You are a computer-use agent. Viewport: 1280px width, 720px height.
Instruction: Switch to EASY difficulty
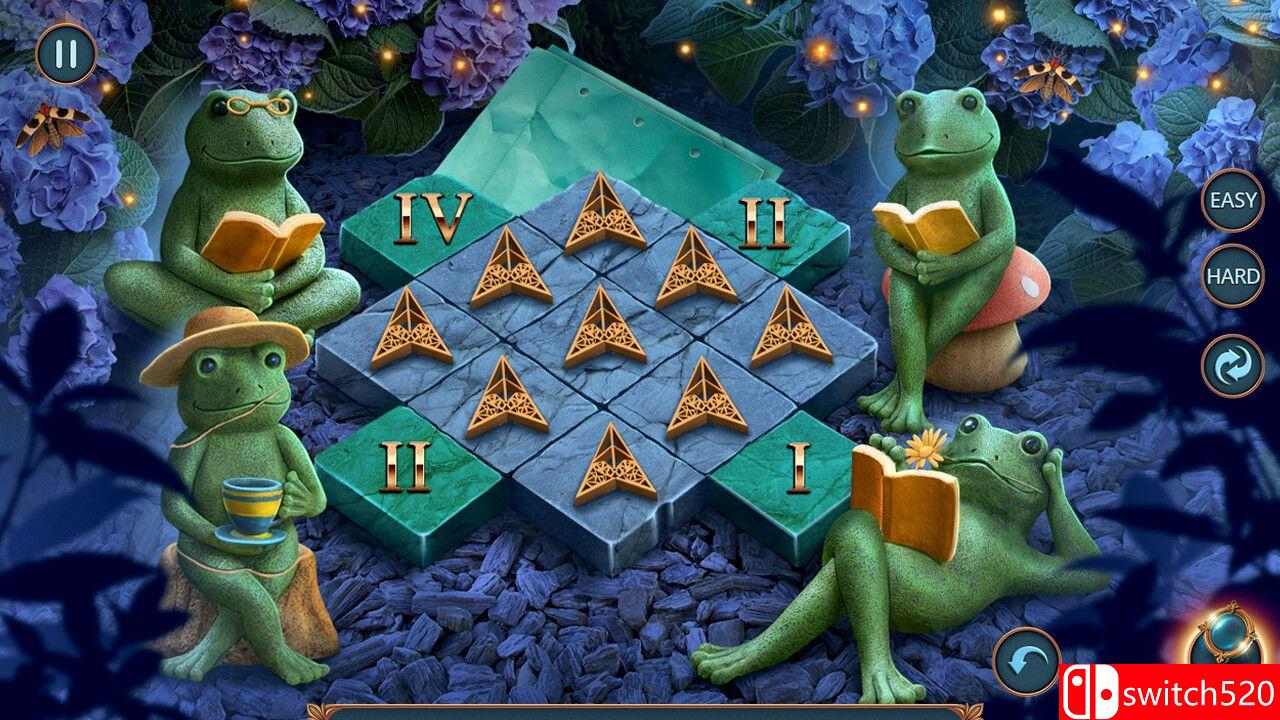(1232, 199)
